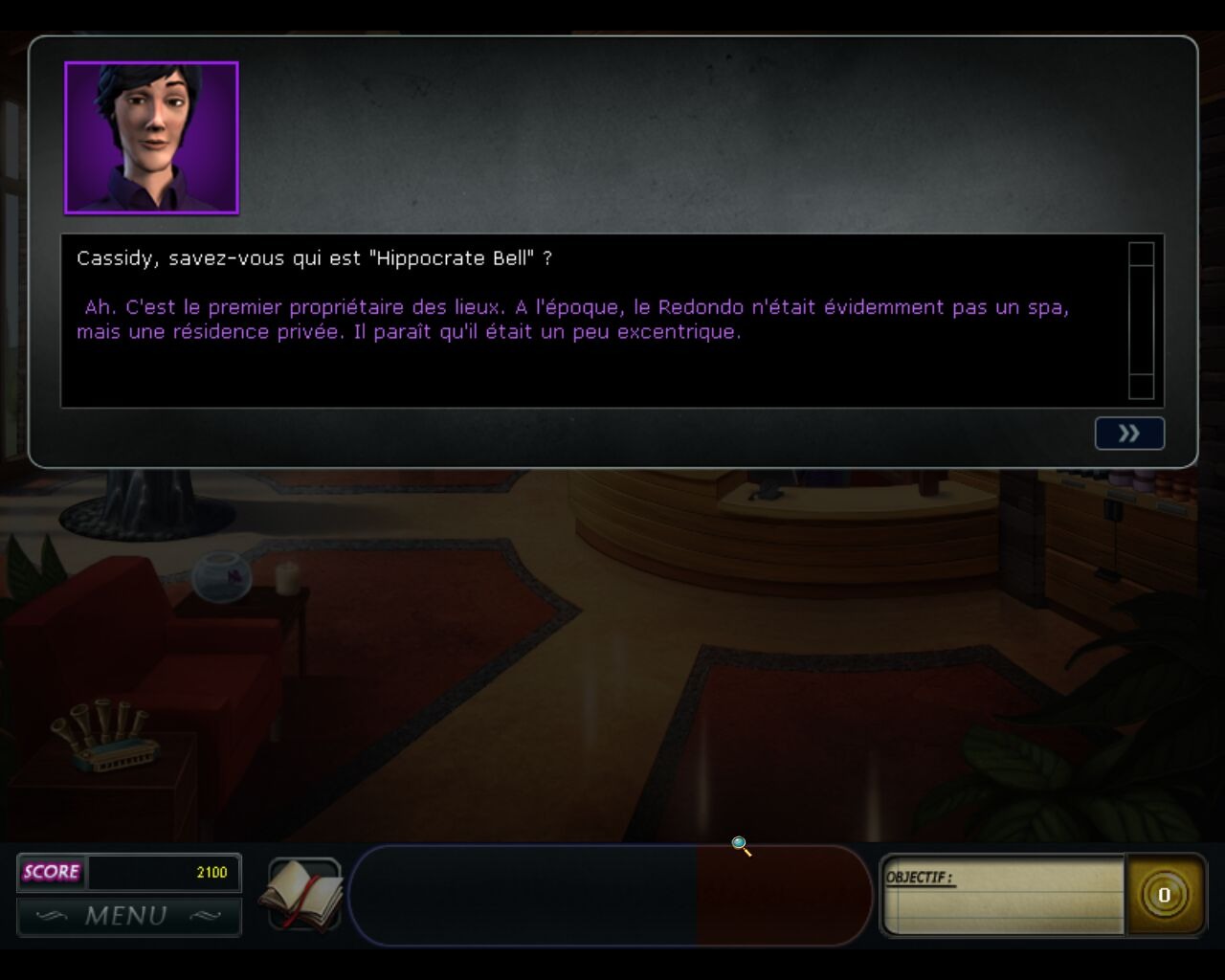The width and height of the screenshot is (1225, 980).
Task: Open the red-ribbon journal book
Action: 303,895
